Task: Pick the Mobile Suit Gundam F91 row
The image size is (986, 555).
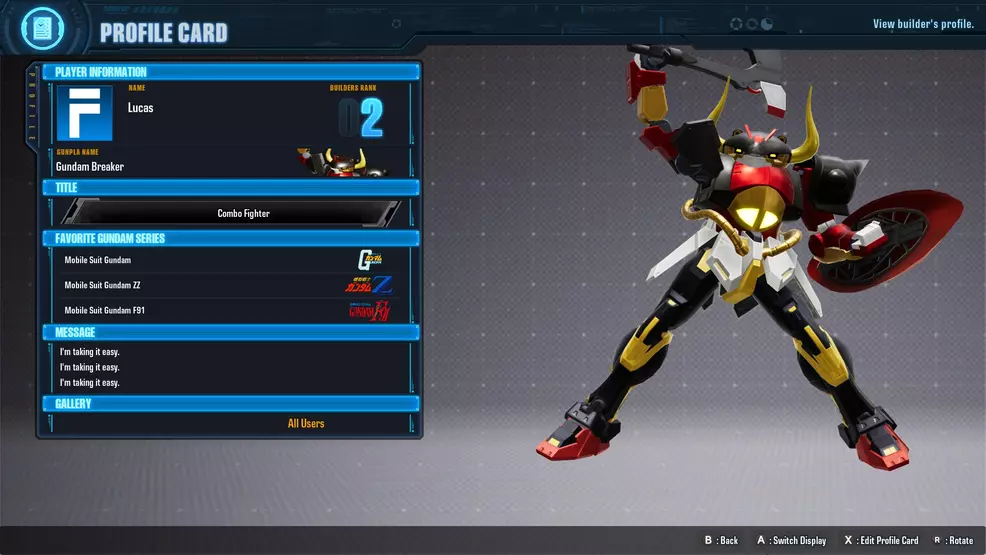Action: coord(230,310)
